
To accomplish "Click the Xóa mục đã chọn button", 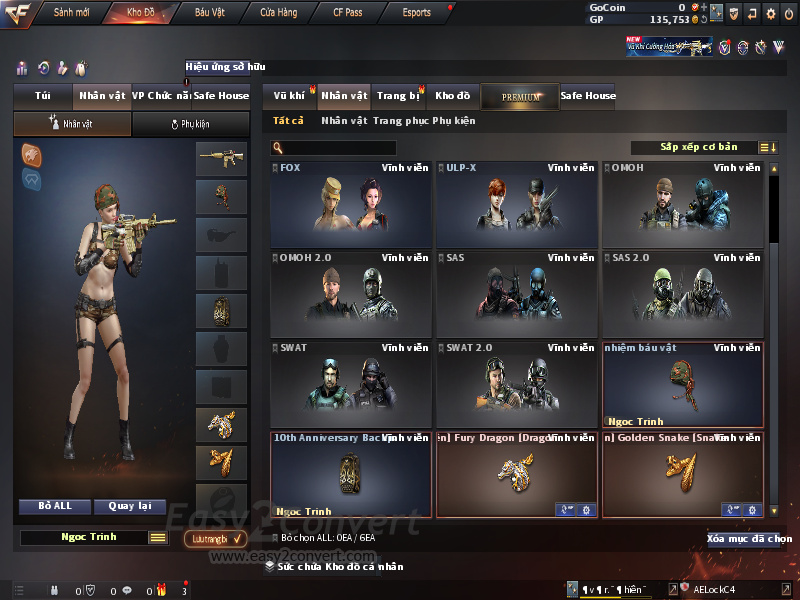I will 748,539.
